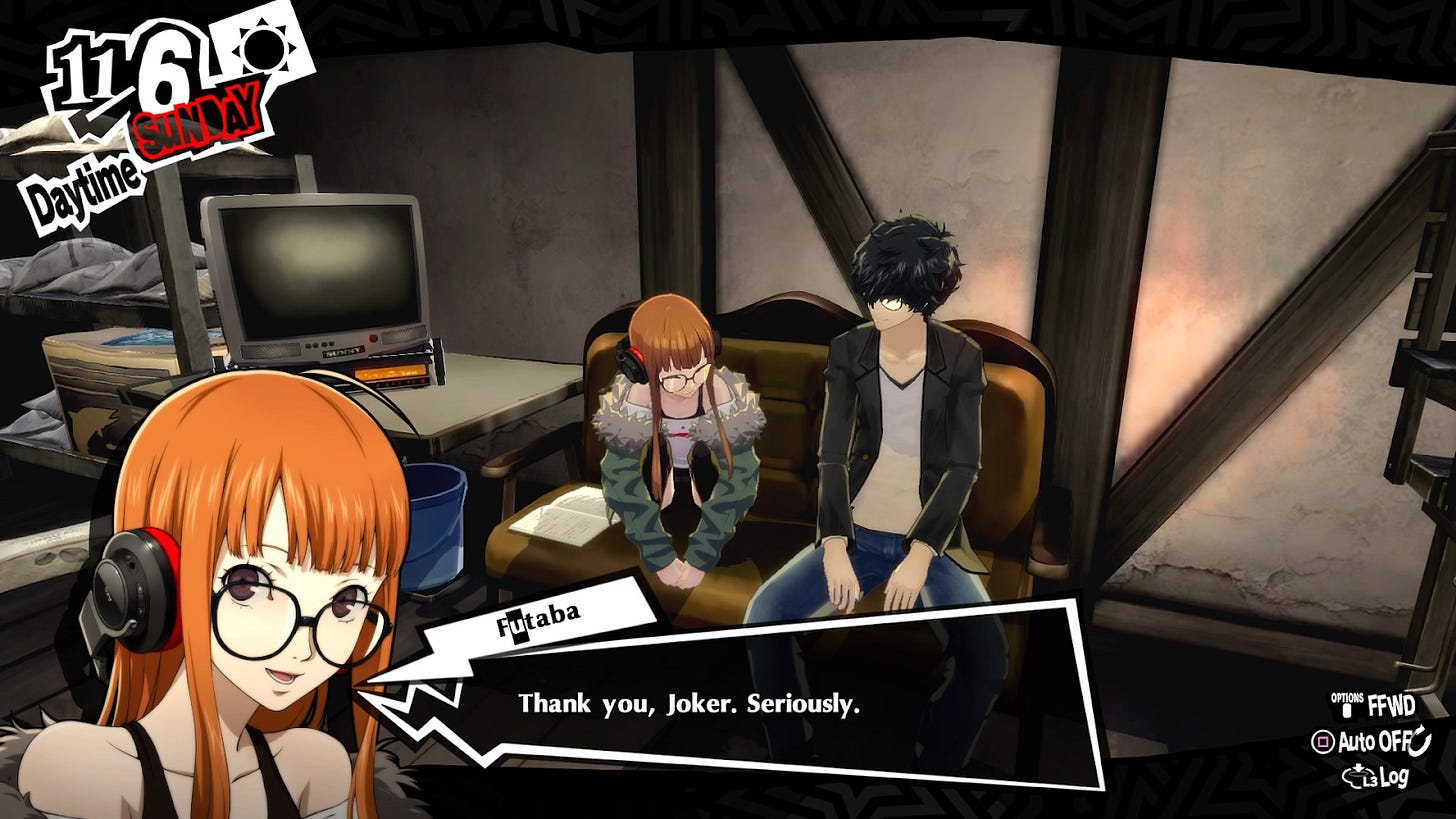Click the sun weather icon near the date
Viewport: 1456px width, 819px height.
263,50
